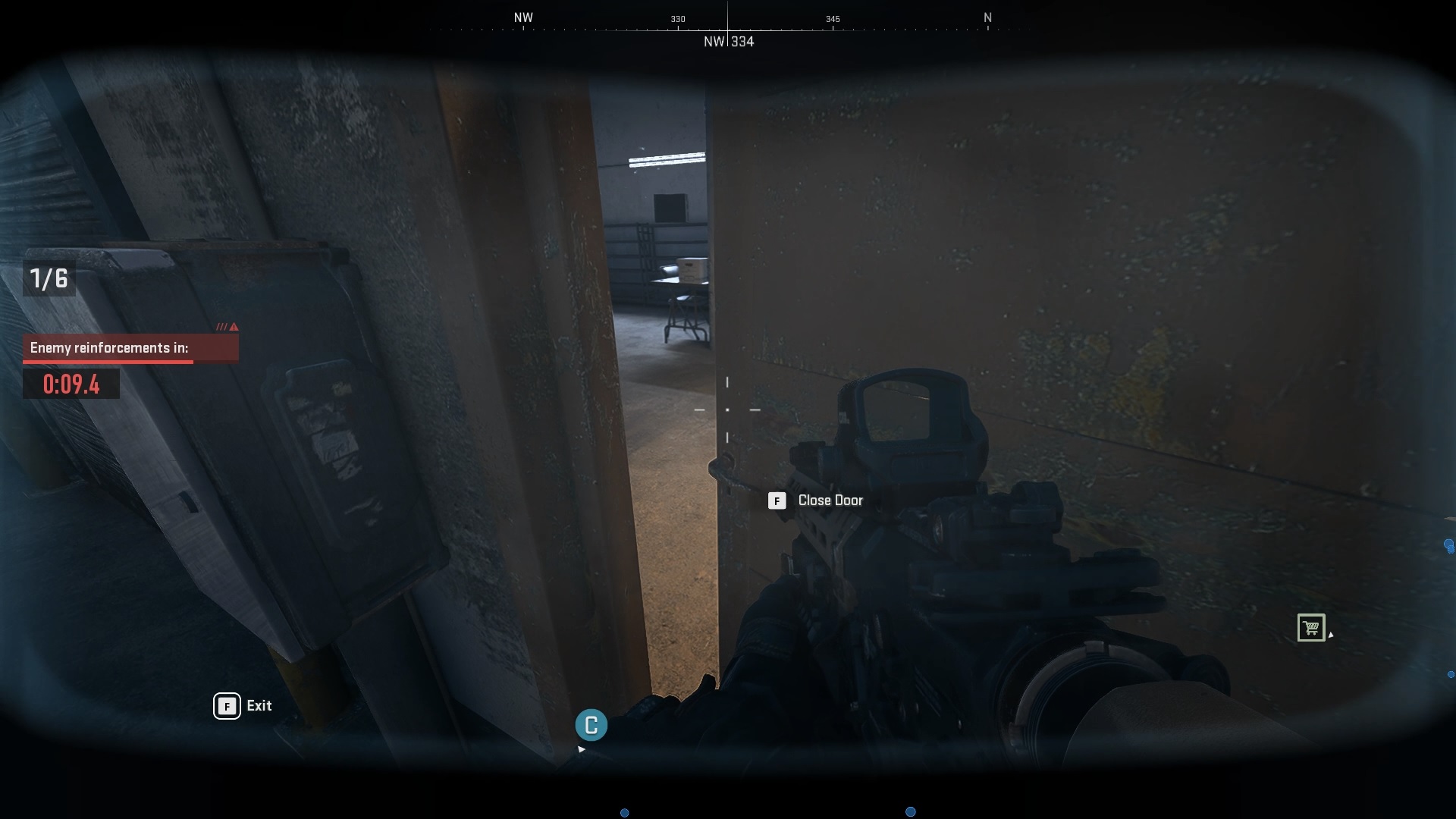The image size is (1456, 819).
Task: Click the buy station shopping cart icon
Action: point(1313,628)
